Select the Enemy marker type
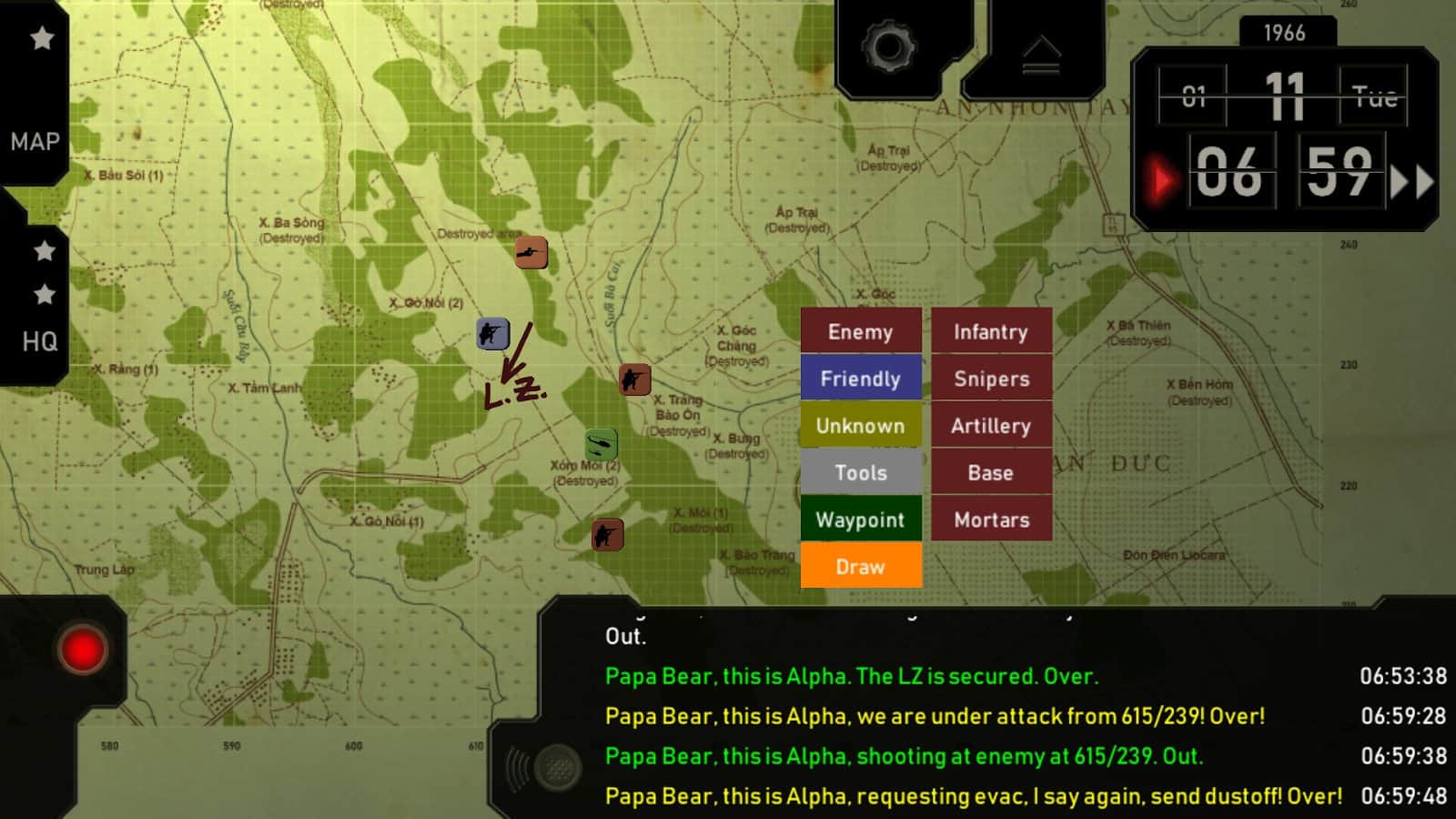 861,332
